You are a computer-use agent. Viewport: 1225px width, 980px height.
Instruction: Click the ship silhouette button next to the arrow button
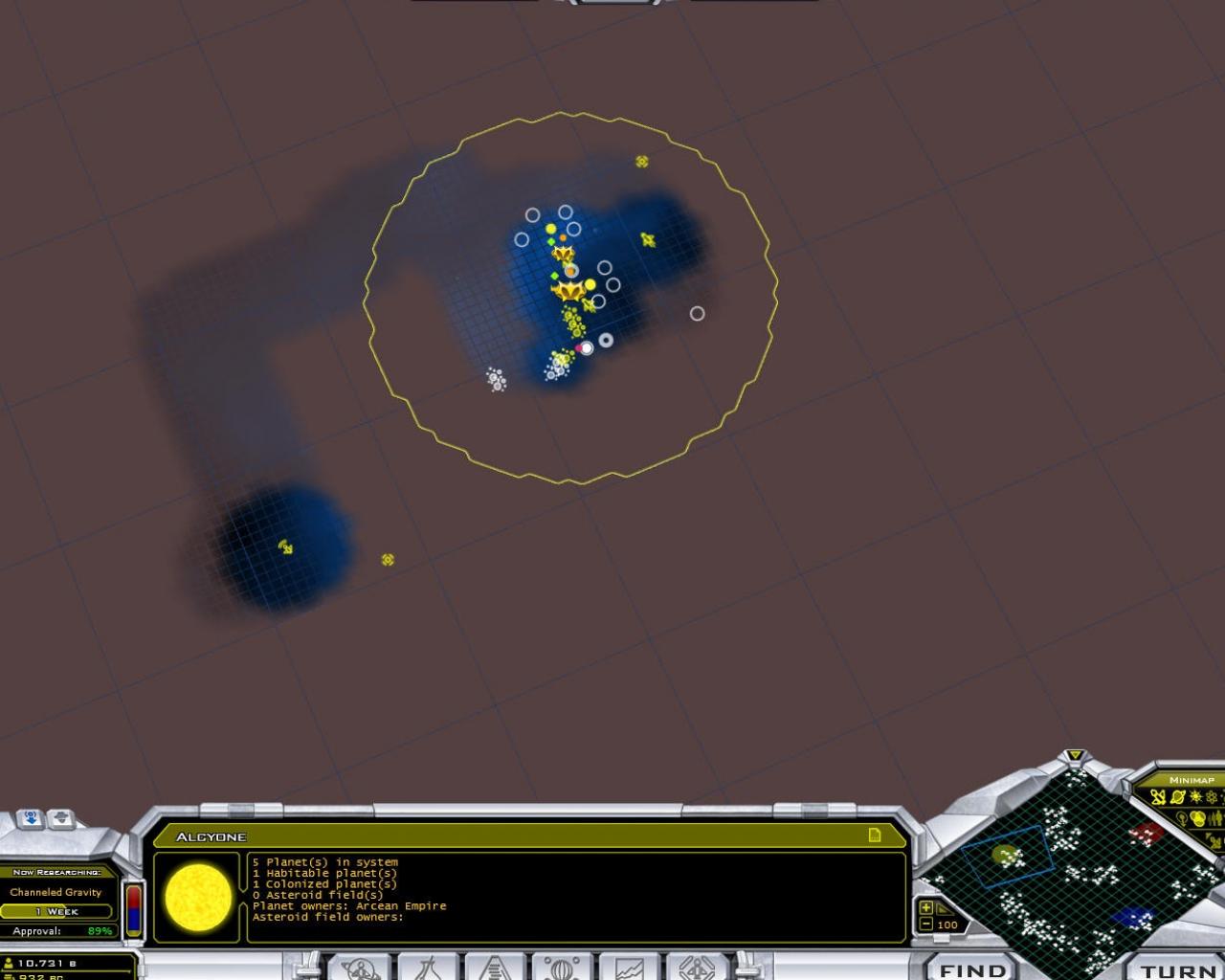tap(62, 819)
